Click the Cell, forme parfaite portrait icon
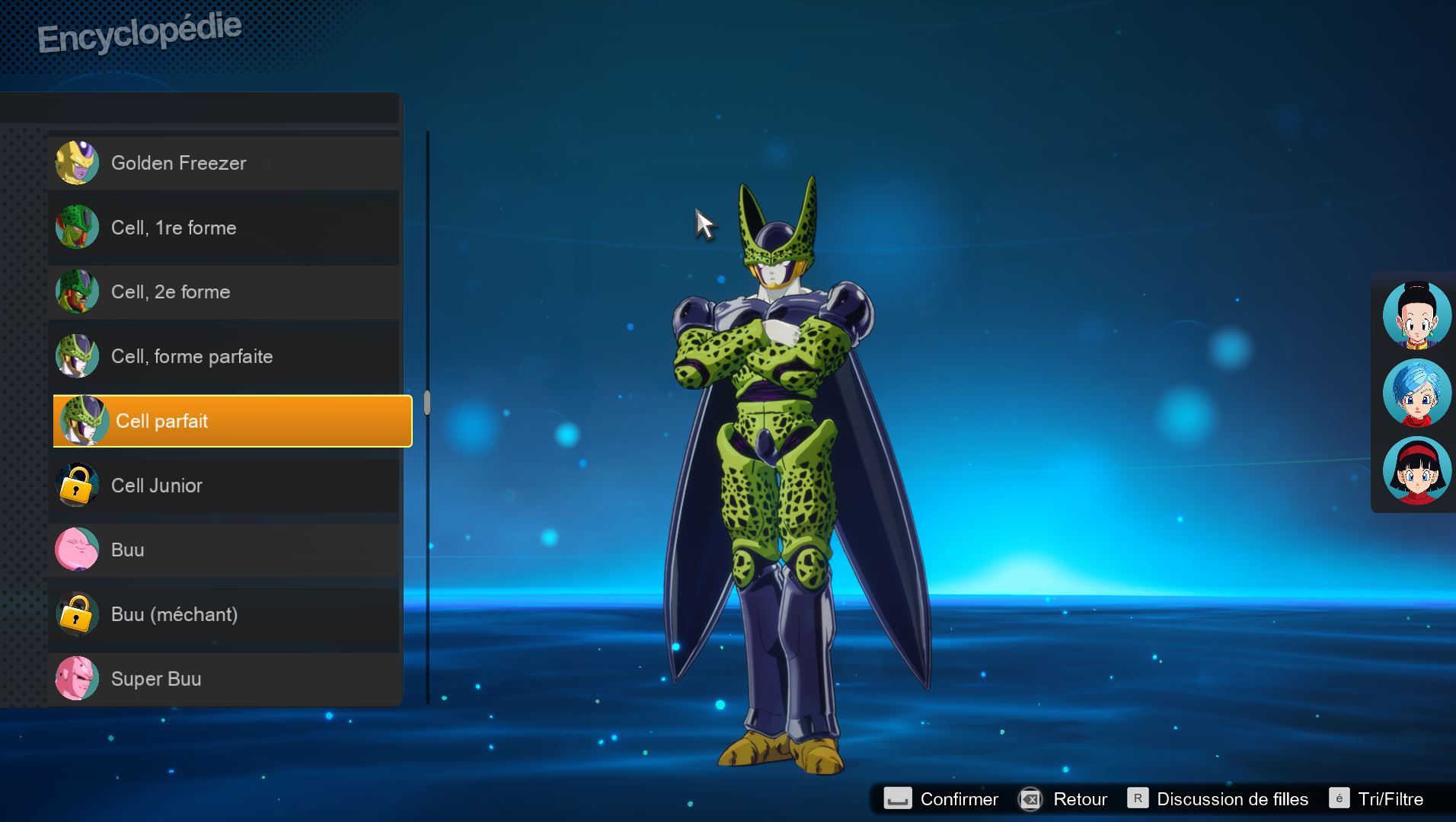Screen dimensions: 1456x822 pyautogui.click(x=77, y=355)
